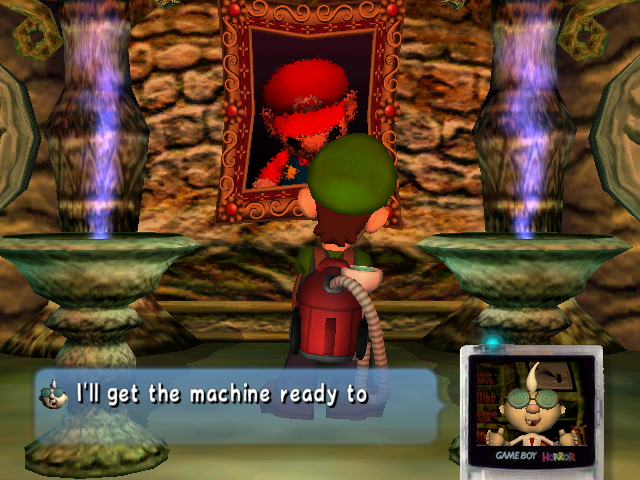Image resolution: width=640 pixels, height=480 pixels.
Task: Click Professor E. Gadd's speaker icon in dialogue
Action: click(x=52, y=395)
